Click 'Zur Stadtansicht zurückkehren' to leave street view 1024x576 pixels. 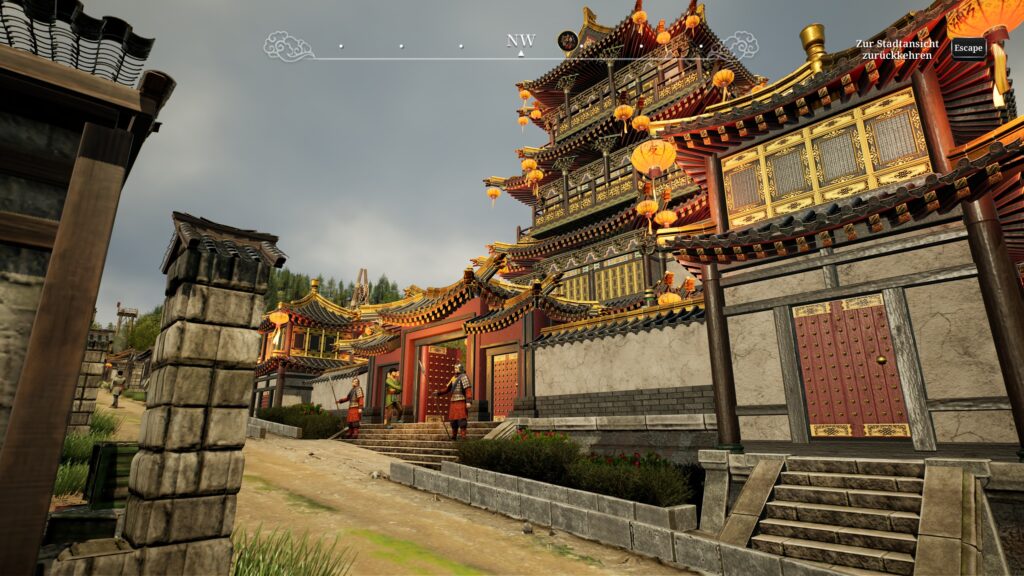pyautogui.click(x=899, y=49)
